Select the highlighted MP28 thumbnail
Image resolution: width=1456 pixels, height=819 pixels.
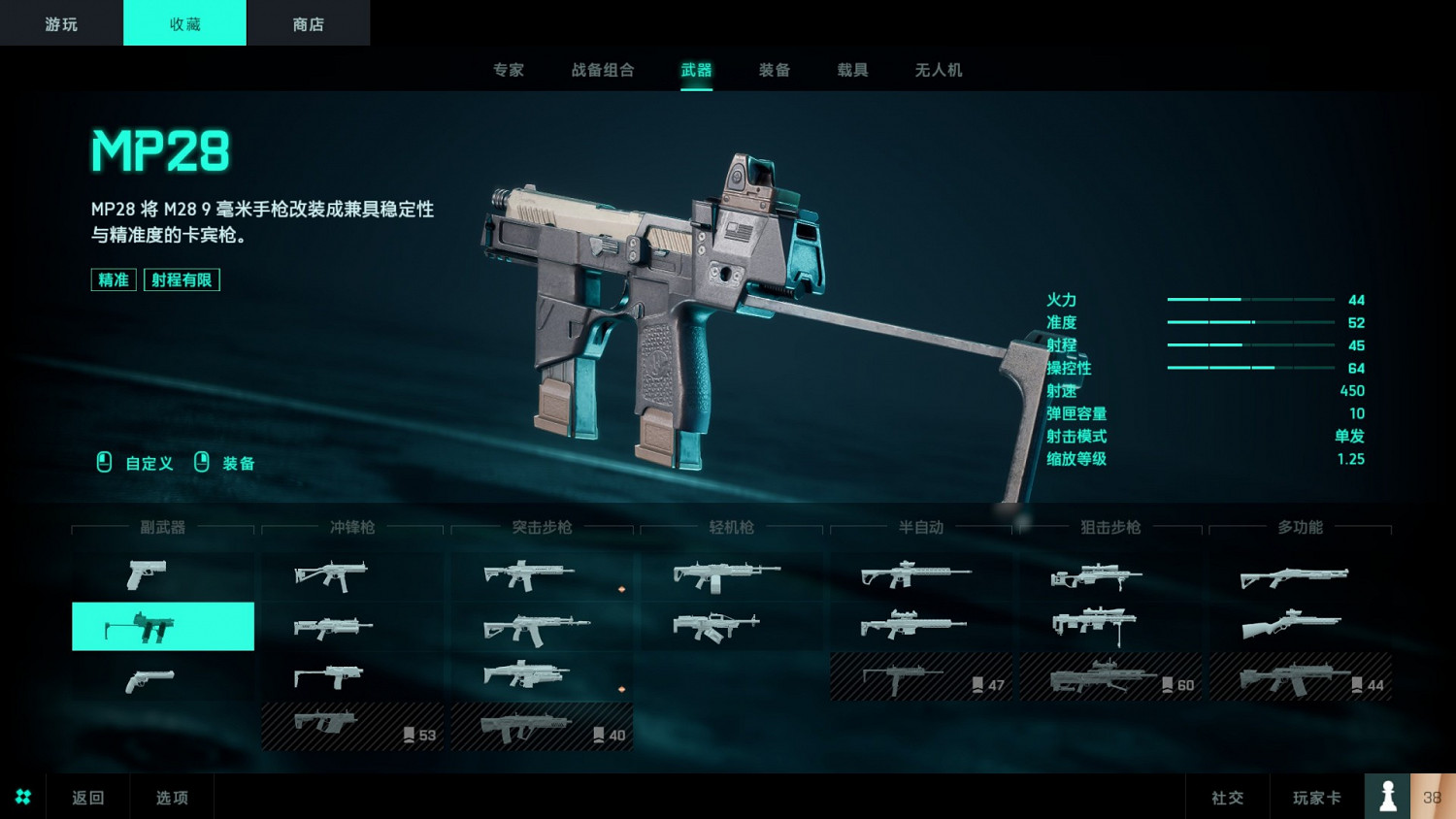click(162, 626)
